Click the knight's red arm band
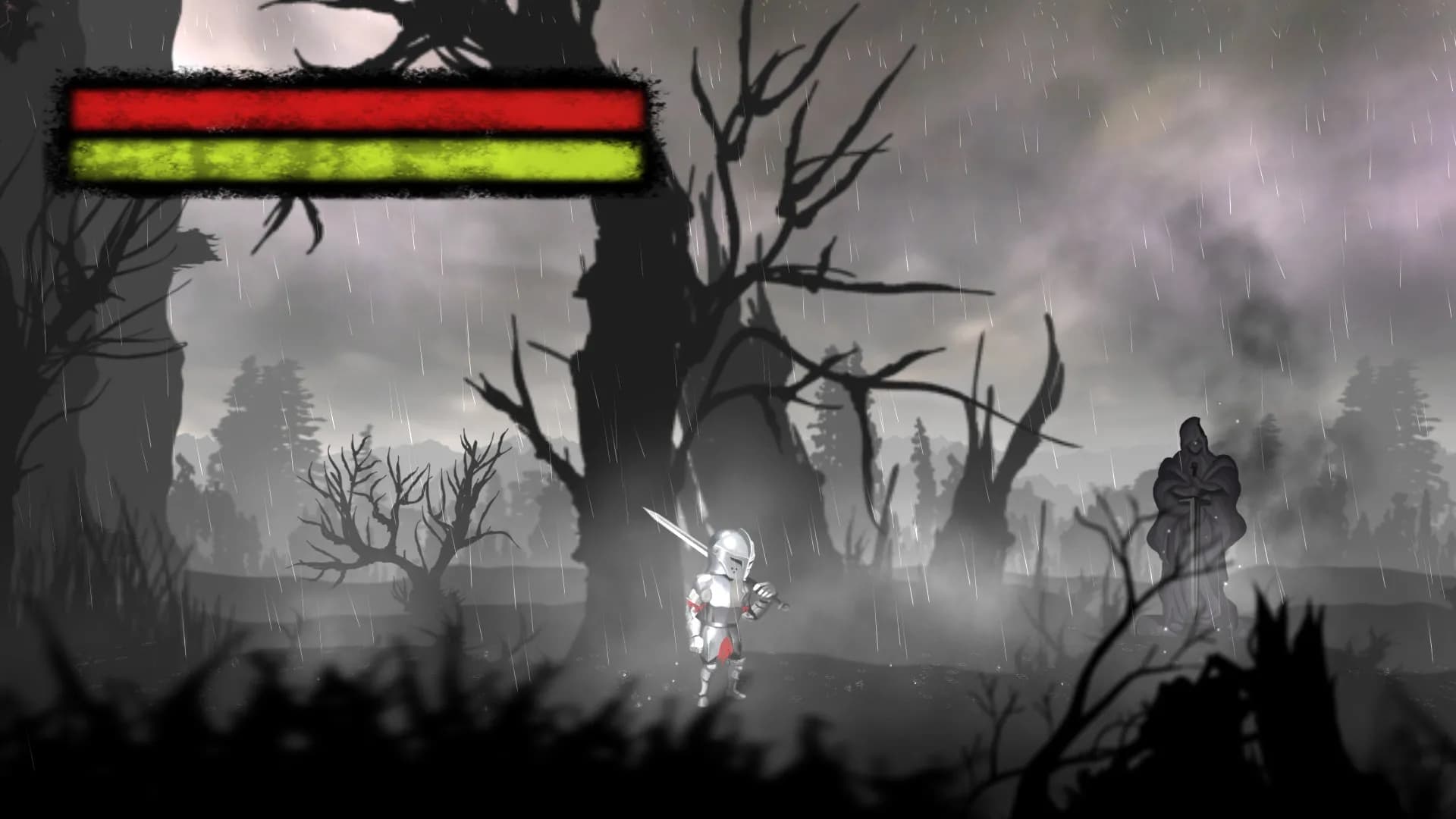This screenshot has width=1456, height=819. coord(694,604)
